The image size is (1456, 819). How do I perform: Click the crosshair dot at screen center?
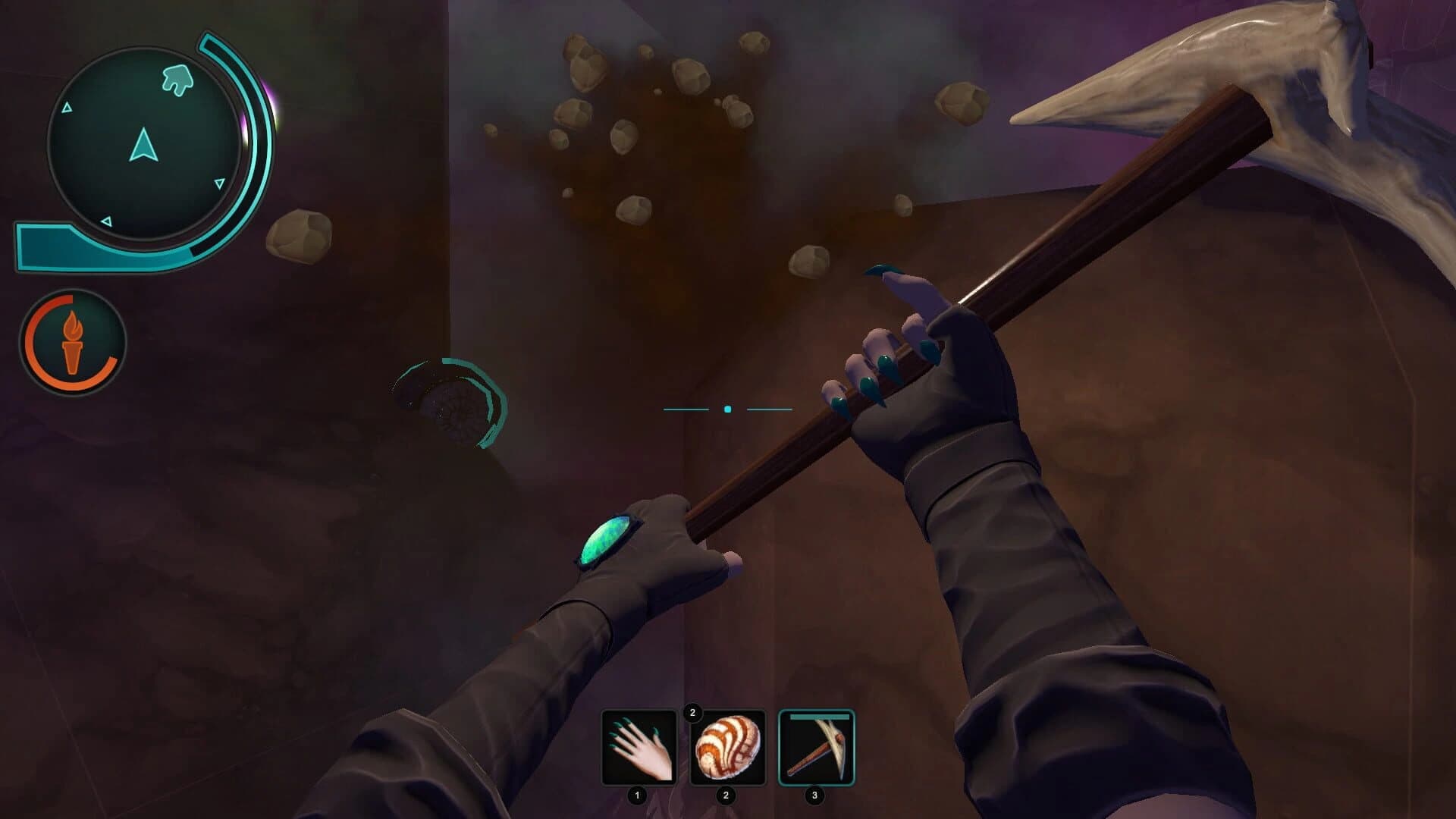[x=728, y=408]
